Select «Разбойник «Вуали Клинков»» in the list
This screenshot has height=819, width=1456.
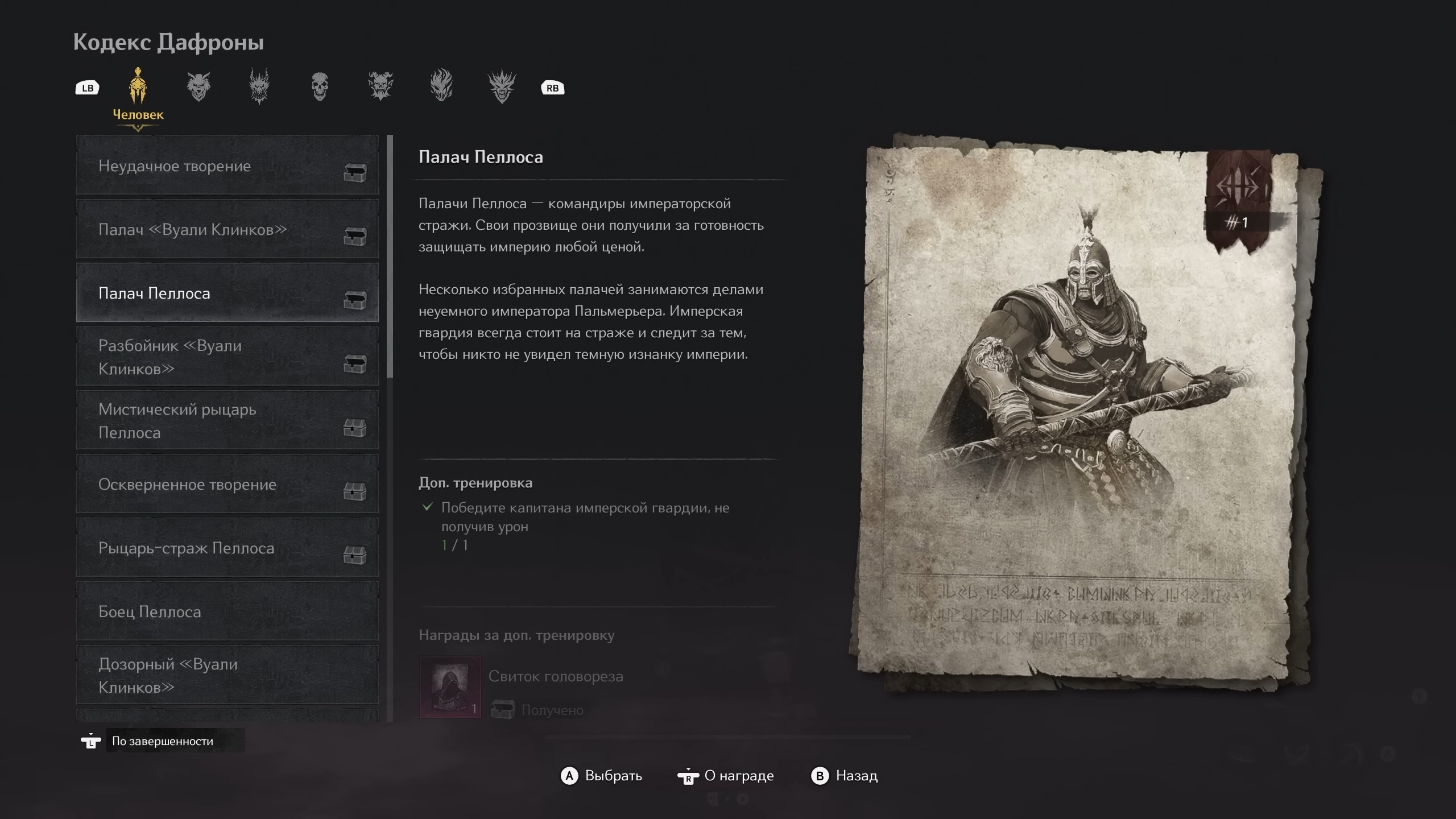227,357
